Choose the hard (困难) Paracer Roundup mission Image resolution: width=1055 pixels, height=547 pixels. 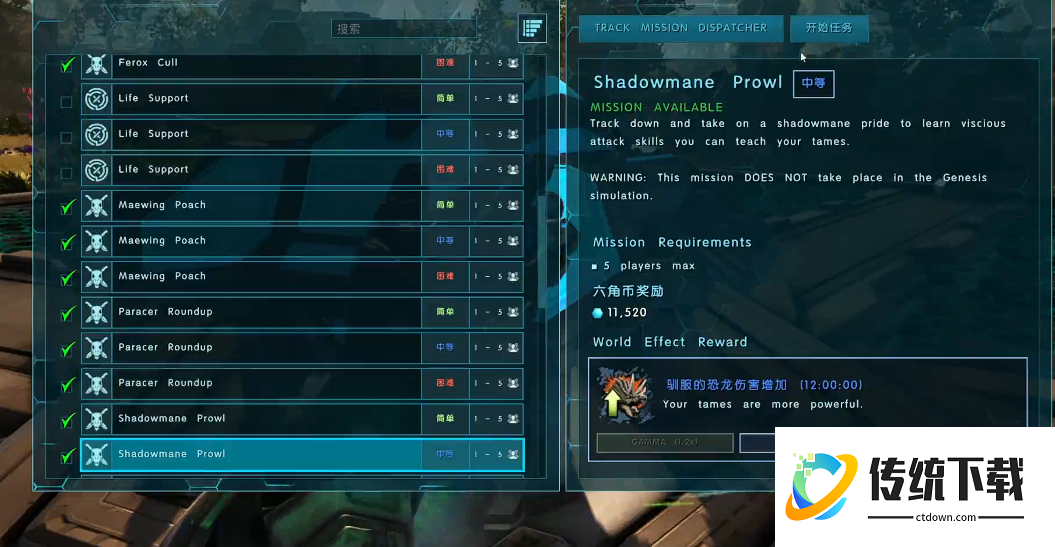250,383
